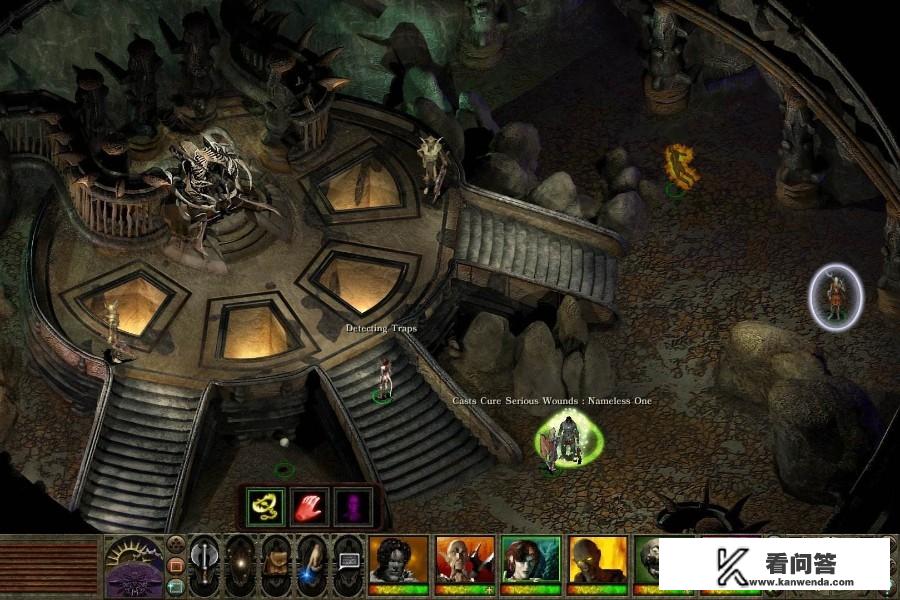Select the Nameless One portrait
The image size is (900, 600).
[398, 560]
